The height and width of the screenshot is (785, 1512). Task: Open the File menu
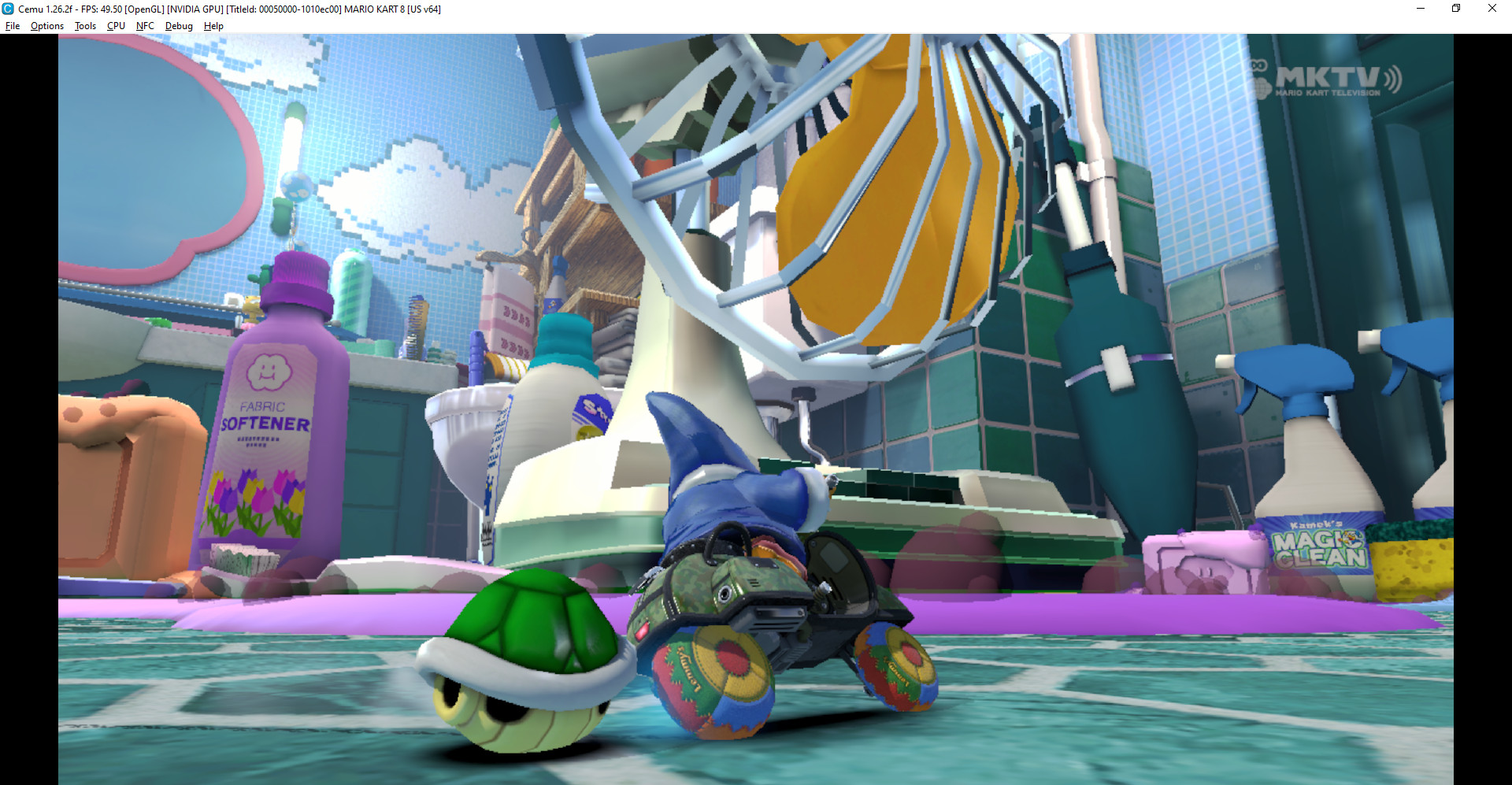pos(13,25)
